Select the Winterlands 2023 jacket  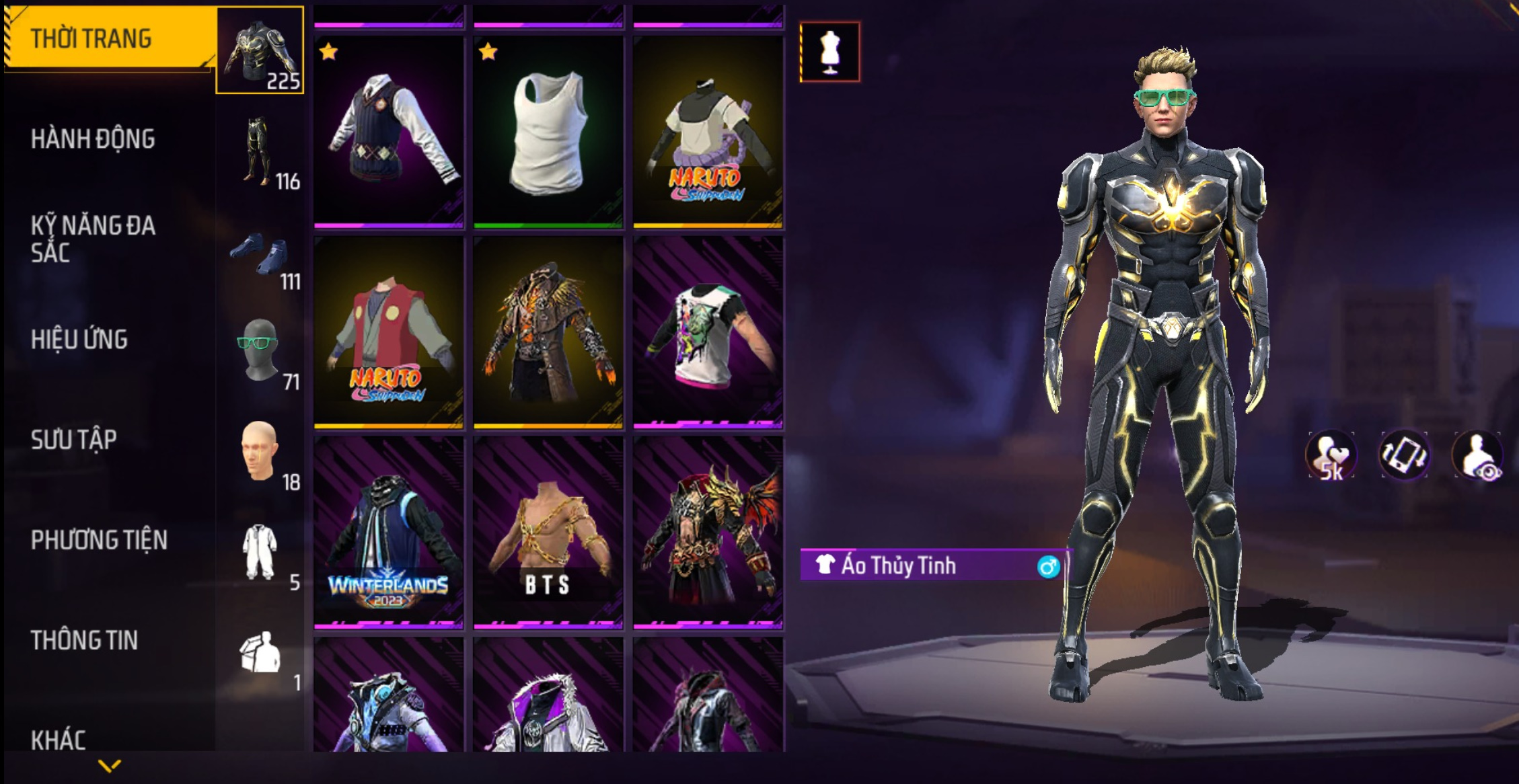coord(388,533)
